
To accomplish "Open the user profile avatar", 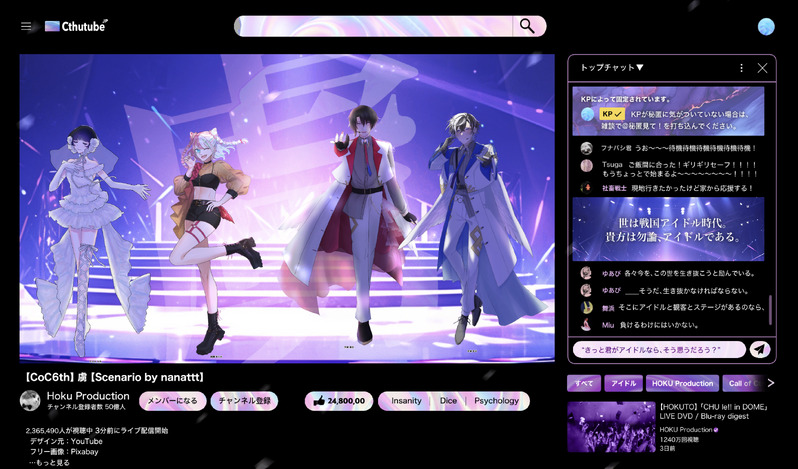I will point(767,26).
